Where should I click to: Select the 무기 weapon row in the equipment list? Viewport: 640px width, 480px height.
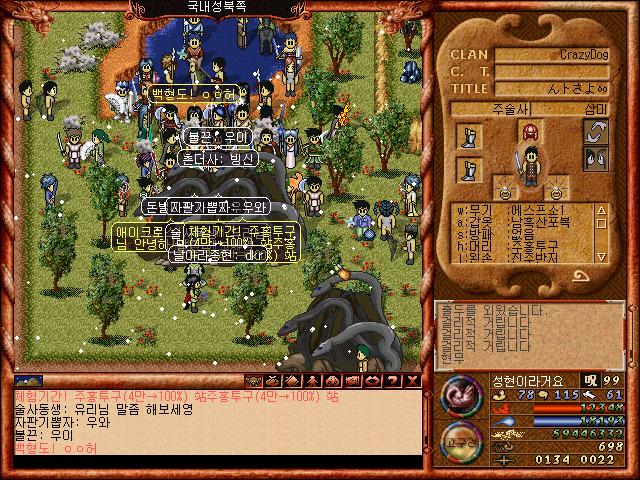(x=520, y=210)
